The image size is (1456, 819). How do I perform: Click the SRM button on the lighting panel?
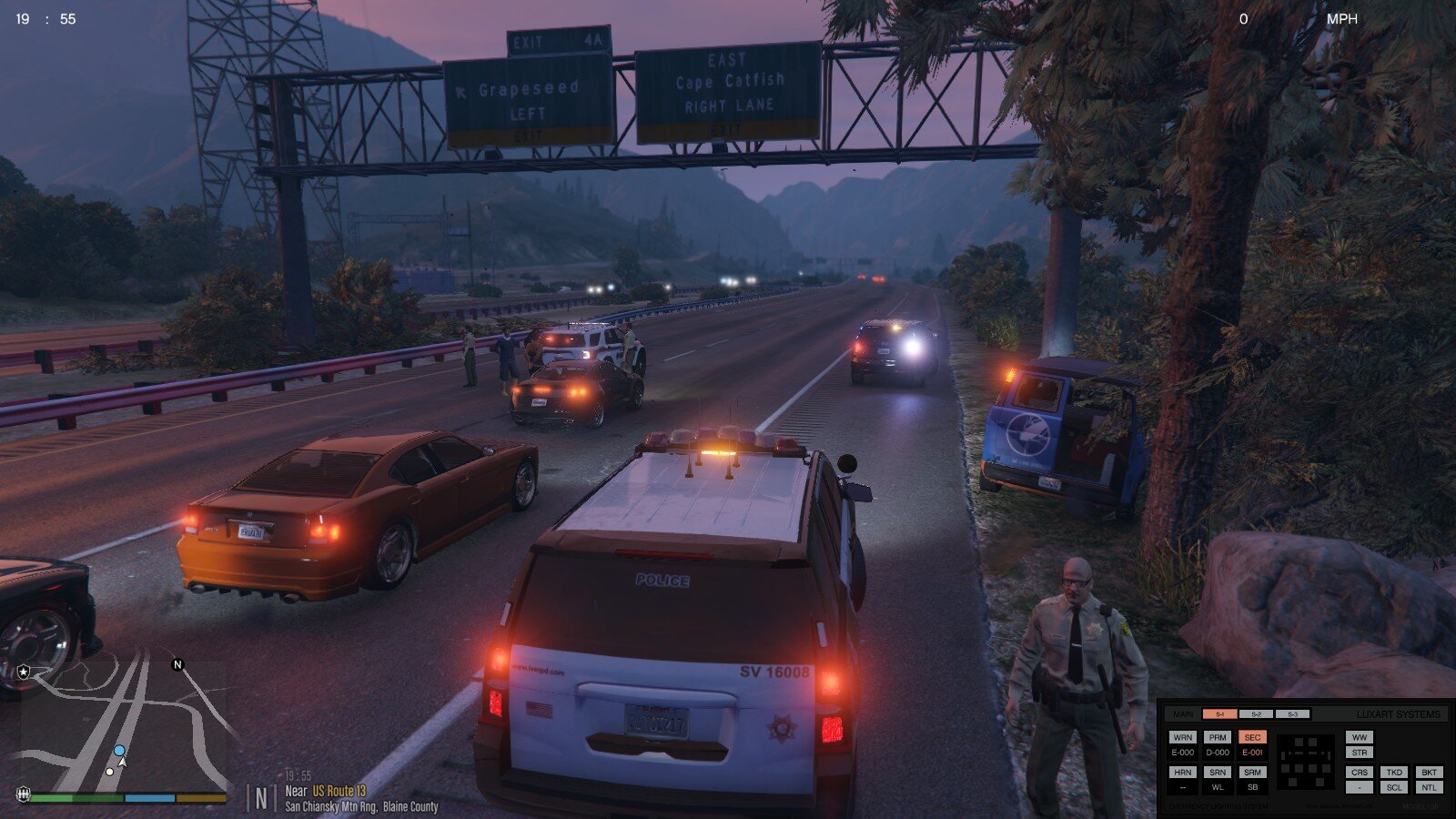click(1253, 772)
